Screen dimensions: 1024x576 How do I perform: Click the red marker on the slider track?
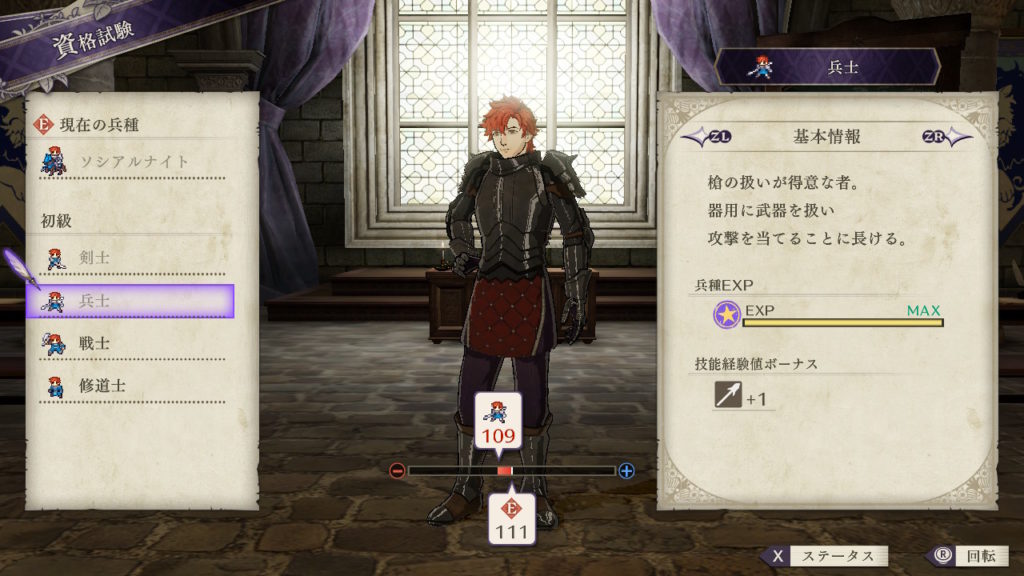[x=504, y=471]
